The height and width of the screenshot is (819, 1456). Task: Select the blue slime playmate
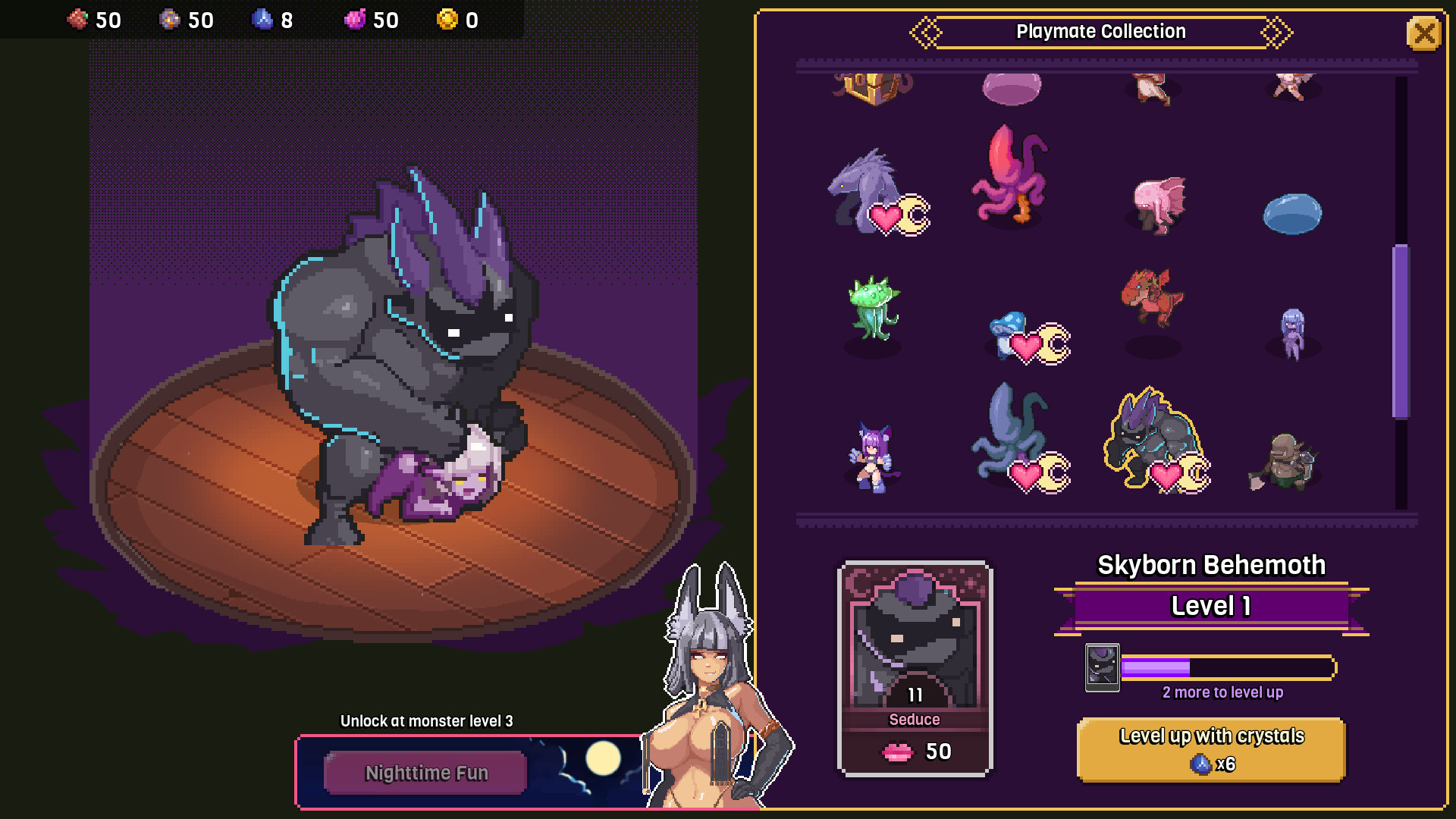1292,215
